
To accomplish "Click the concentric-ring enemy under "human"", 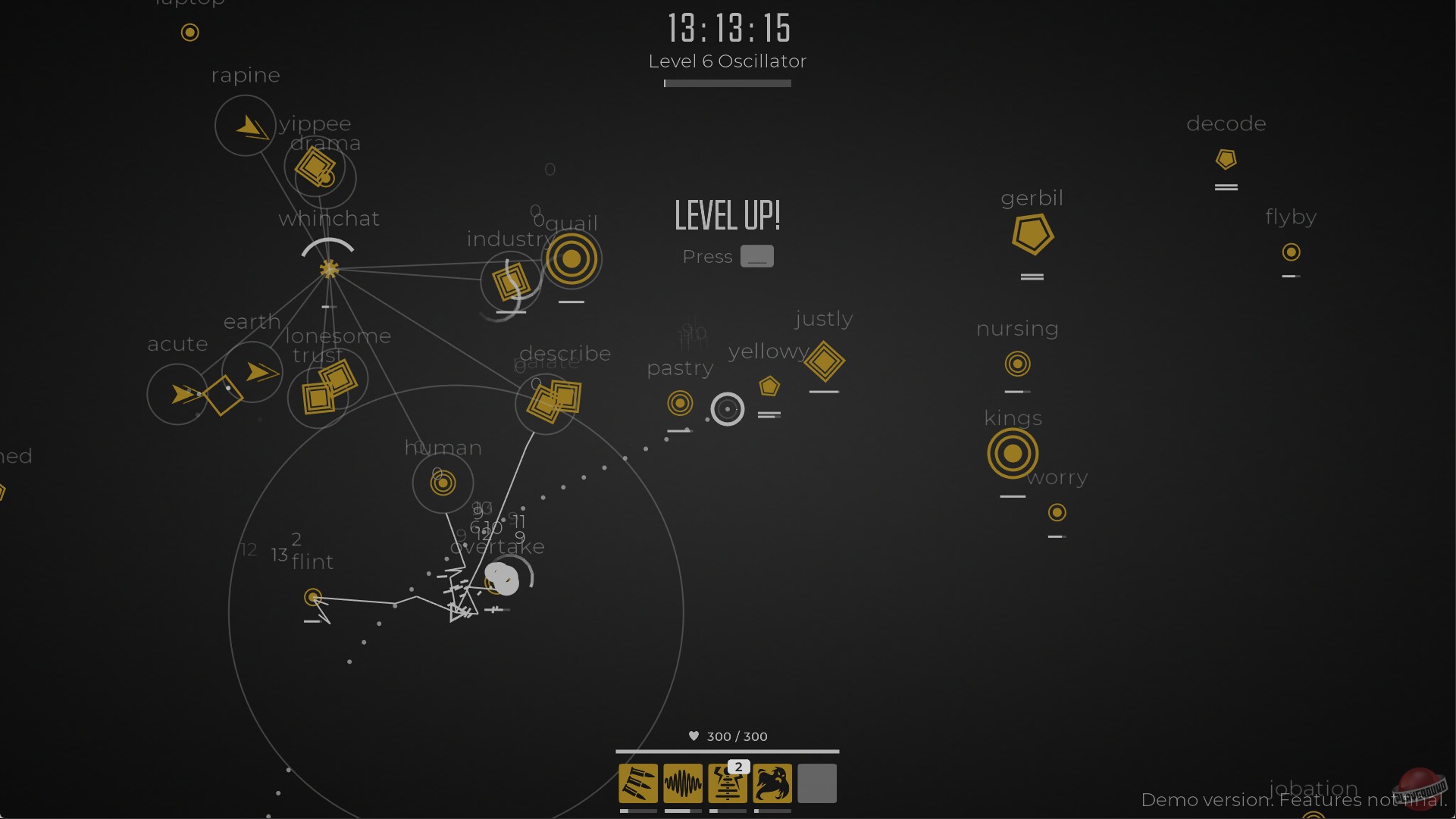I will tap(443, 483).
